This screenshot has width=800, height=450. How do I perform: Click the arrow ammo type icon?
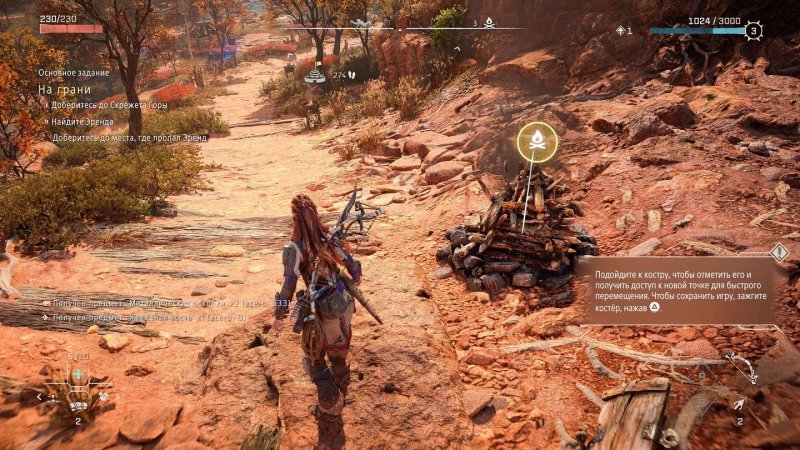(x=738, y=405)
